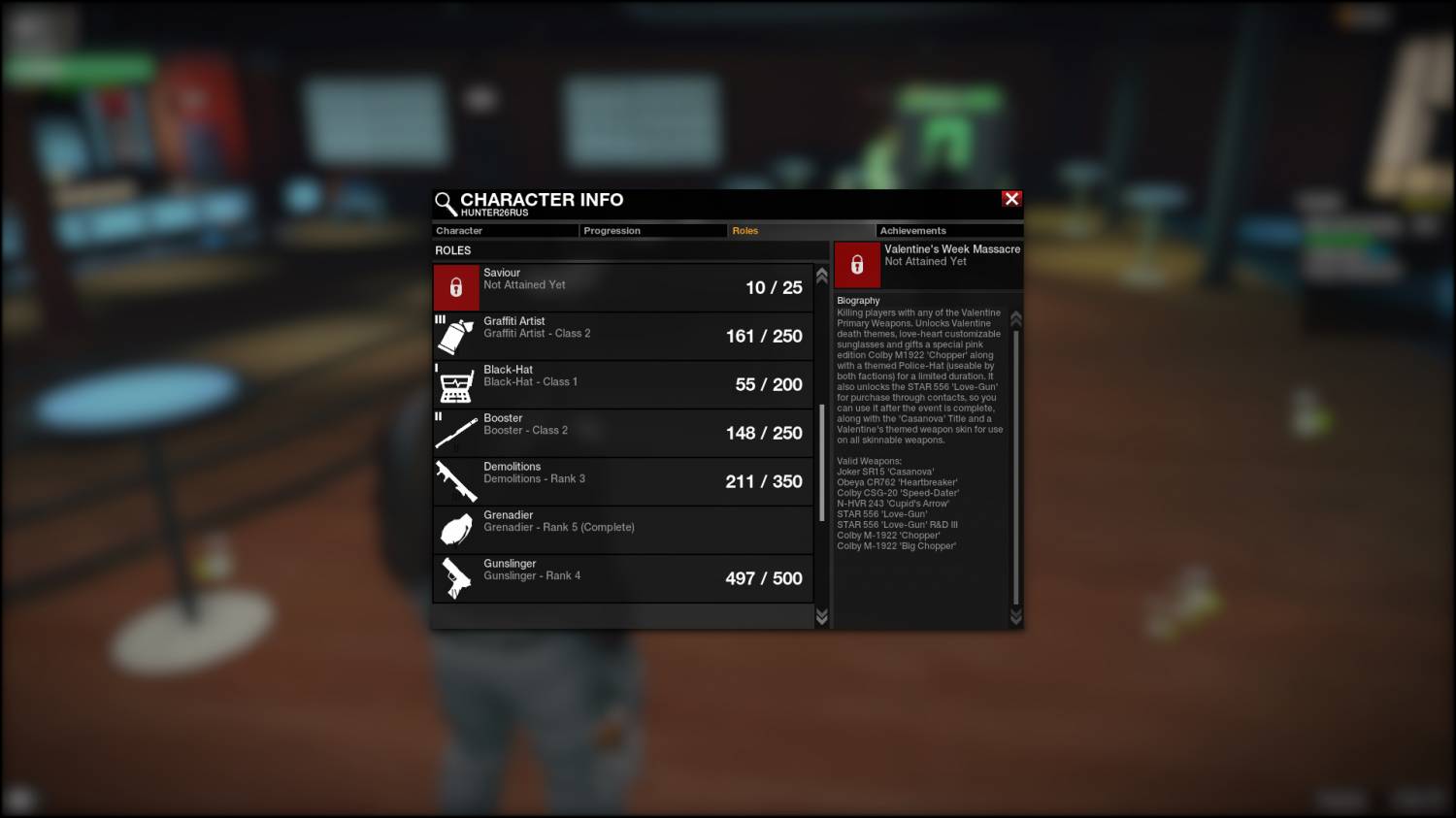Select the locked Saviour role row

coord(622,287)
